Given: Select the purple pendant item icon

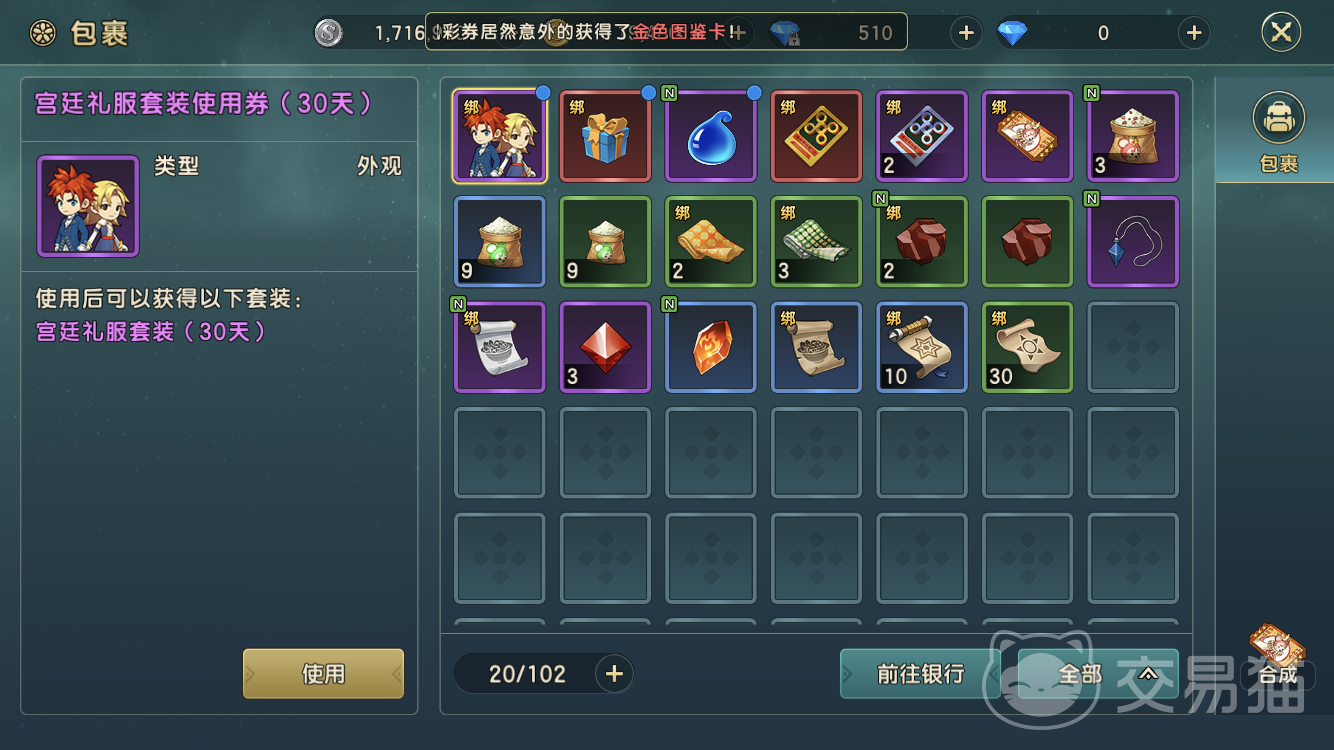Looking at the screenshot, I should pos(1132,241).
